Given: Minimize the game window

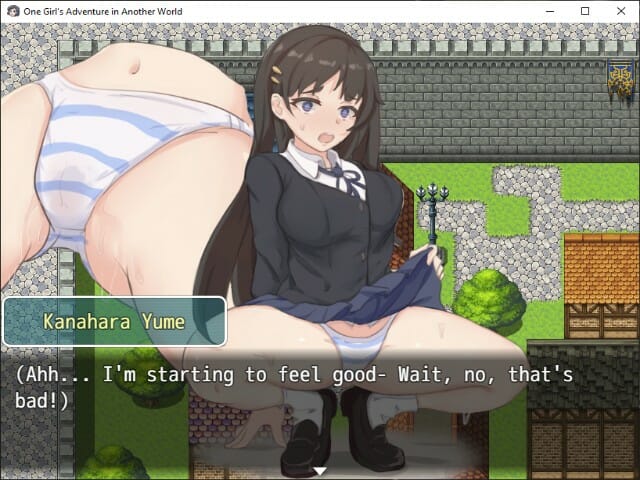Looking at the screenshot, I should (x=550, y=10).
